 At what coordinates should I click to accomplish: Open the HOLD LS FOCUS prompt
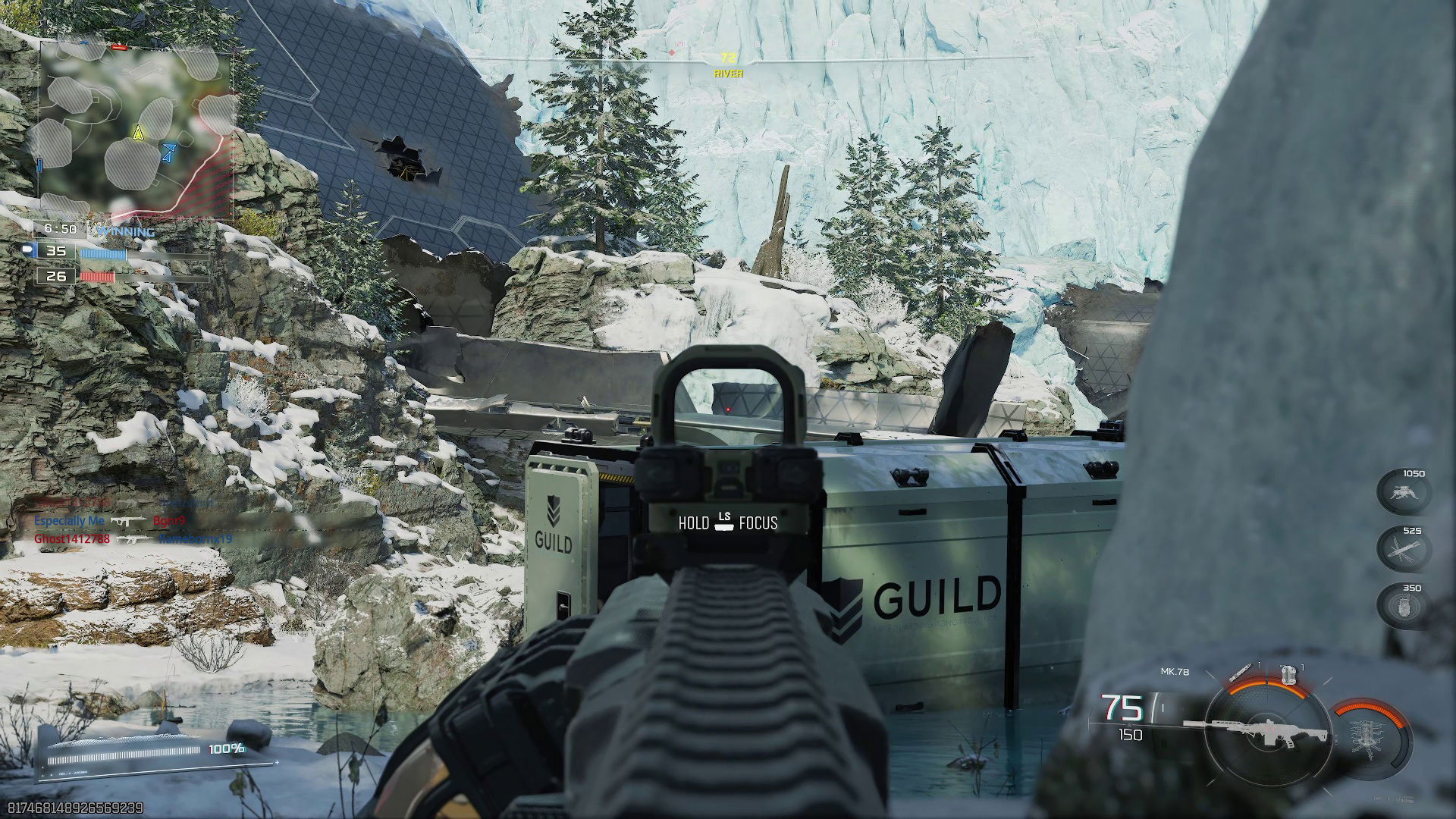[726, 522]
